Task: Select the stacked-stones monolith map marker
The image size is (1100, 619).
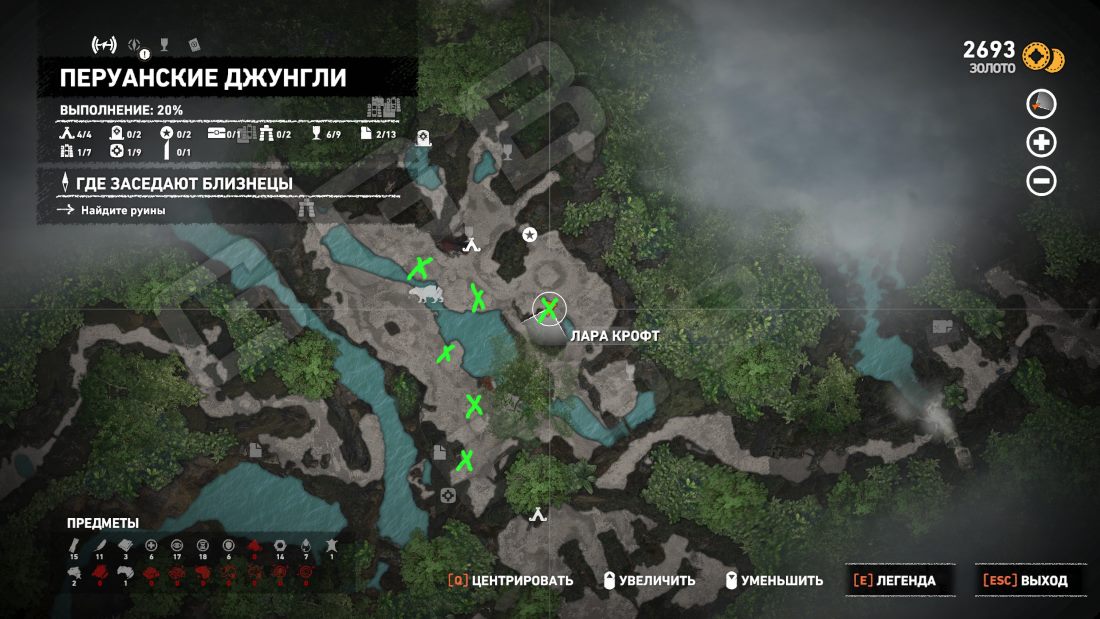Action: [307, 209]
